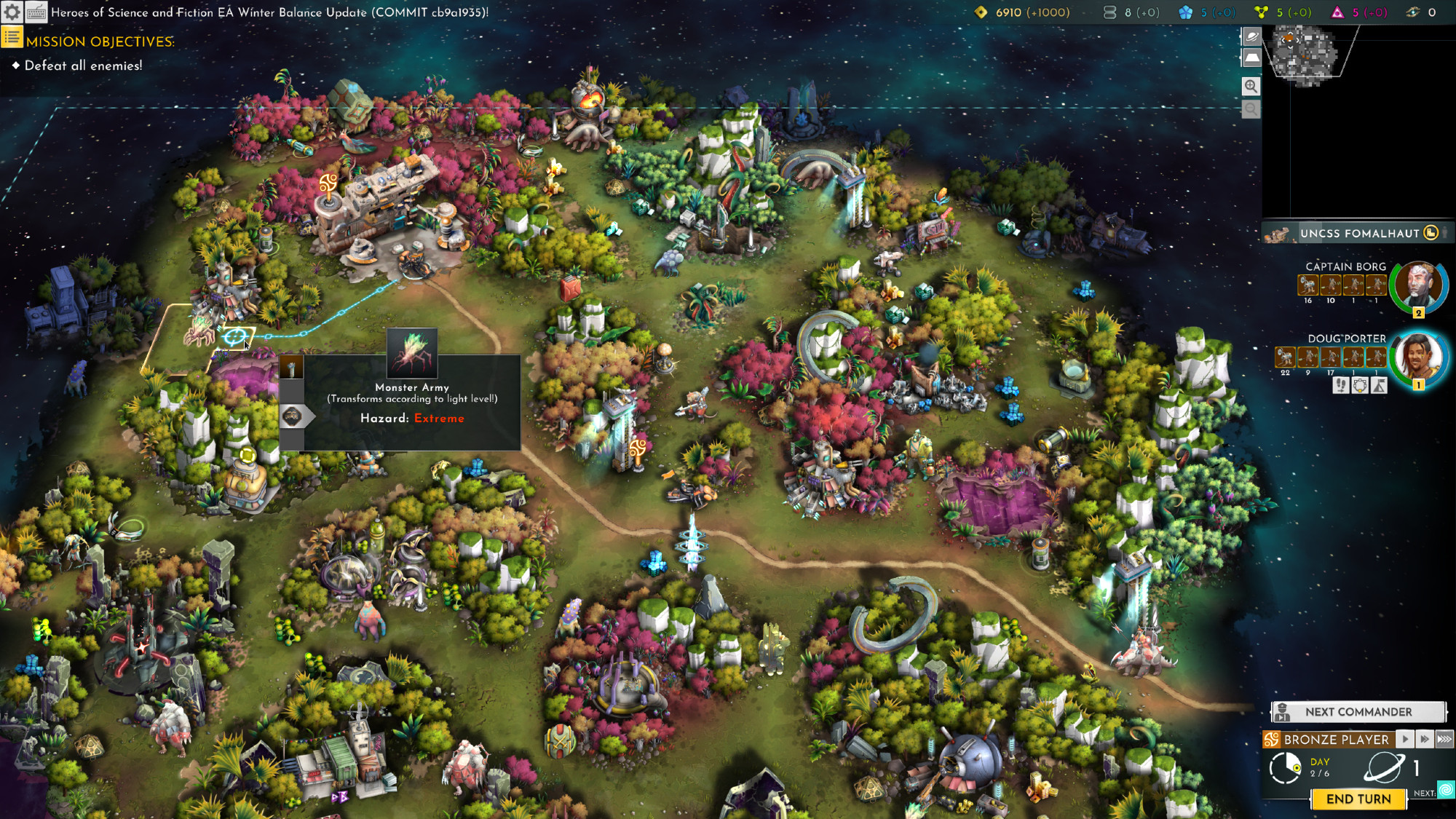Screen dimensions: 1456x819
Task: Click Doug Porter's formation circle icon
Action: [x=1360, y=385]
